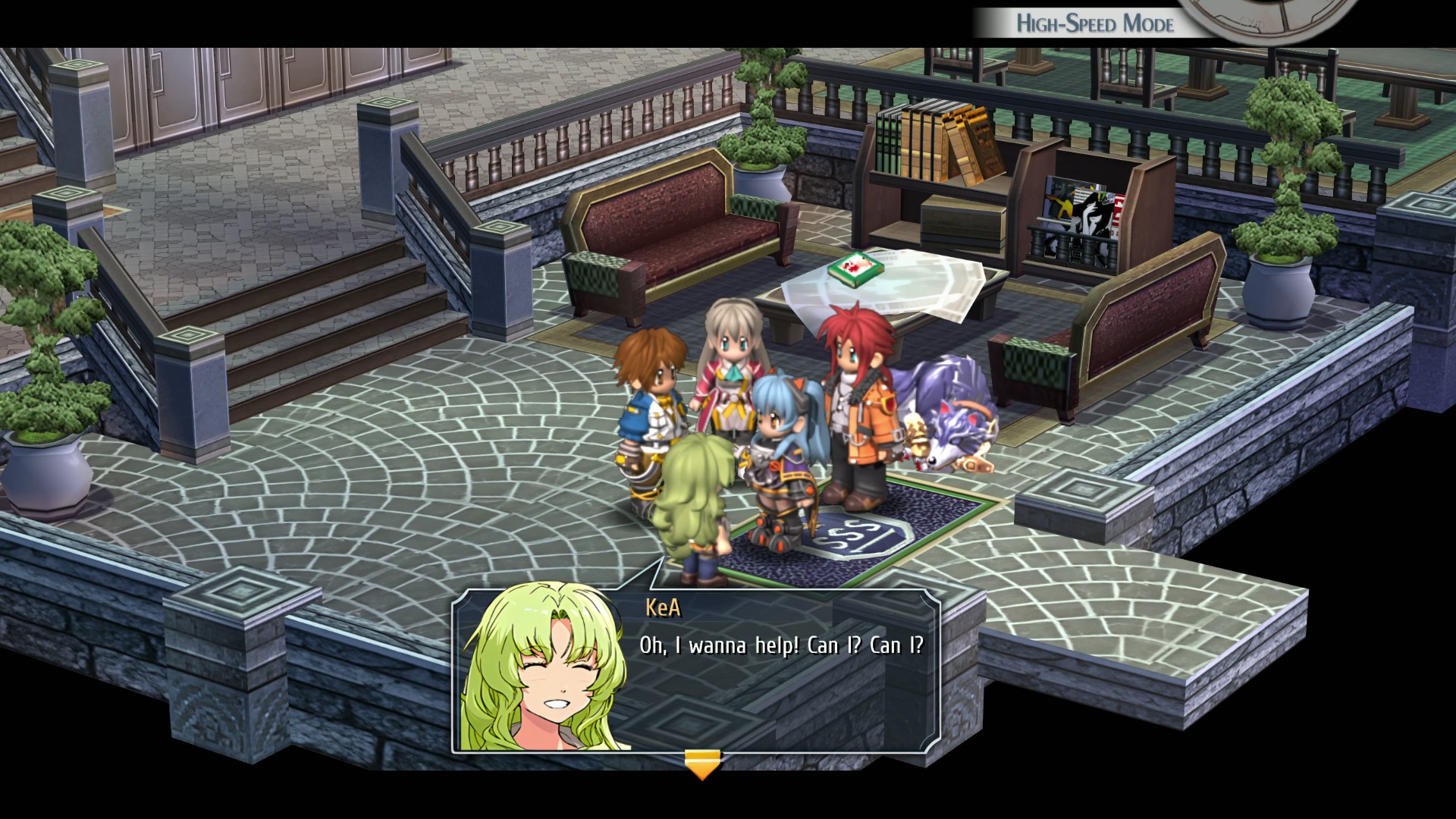Advance dialogue with the yellow arrow

coord(702,764)
